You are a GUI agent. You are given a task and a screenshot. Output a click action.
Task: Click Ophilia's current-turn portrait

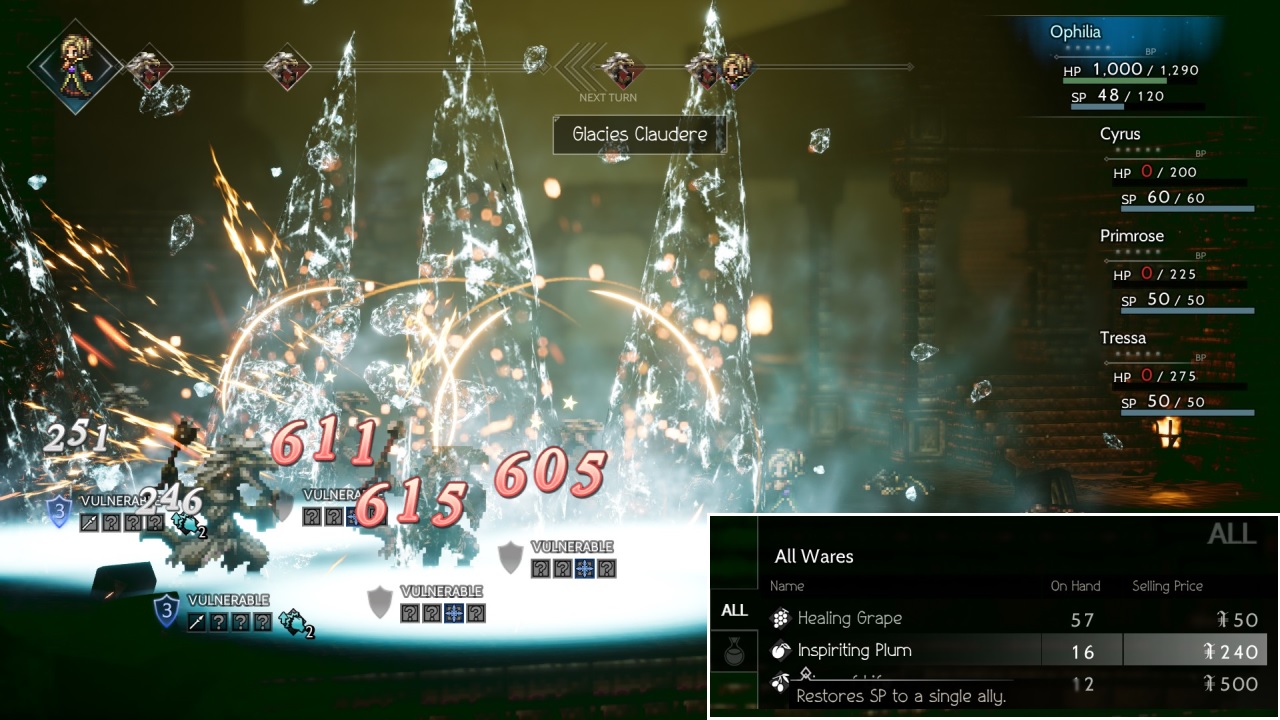click(x=75, y=65)
